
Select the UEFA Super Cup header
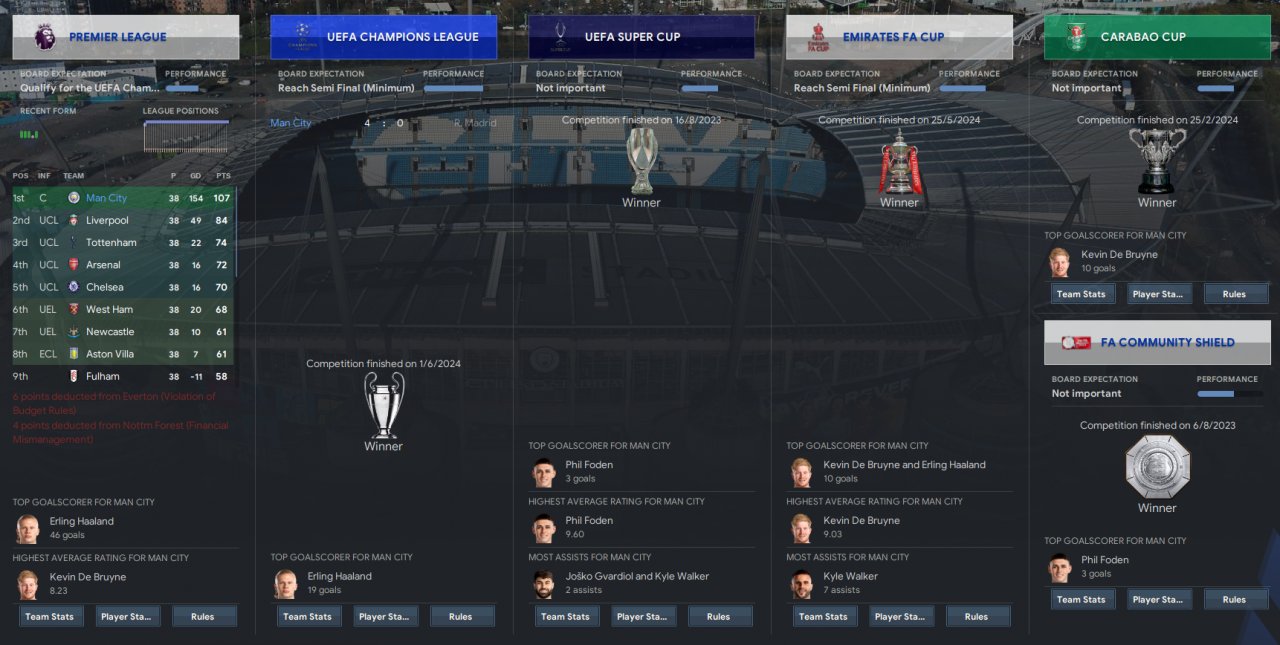[x=641, y=37]
